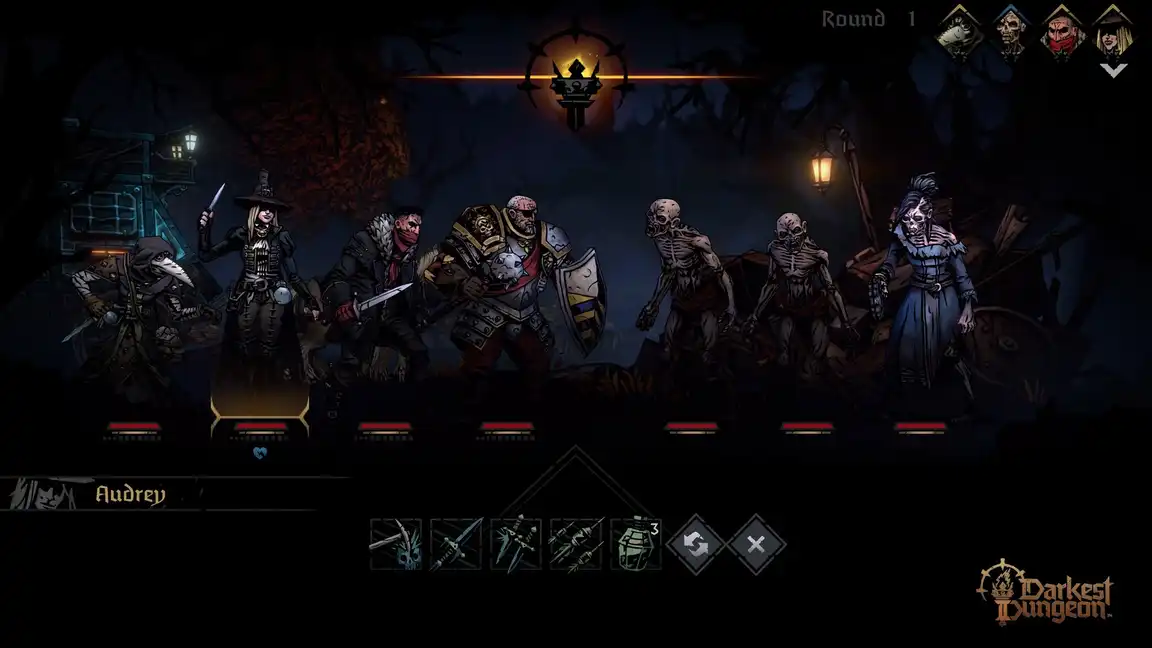Select the green flask item with 3 charges

click(636, 544)
